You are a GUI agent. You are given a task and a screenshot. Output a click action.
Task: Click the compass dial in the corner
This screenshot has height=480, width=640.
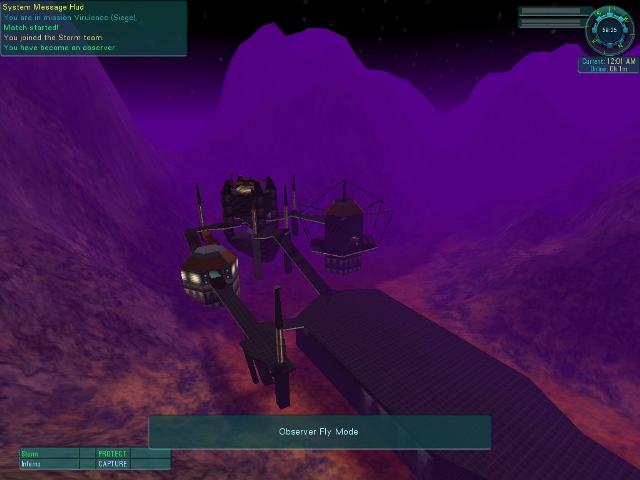[x=609, y=29]
